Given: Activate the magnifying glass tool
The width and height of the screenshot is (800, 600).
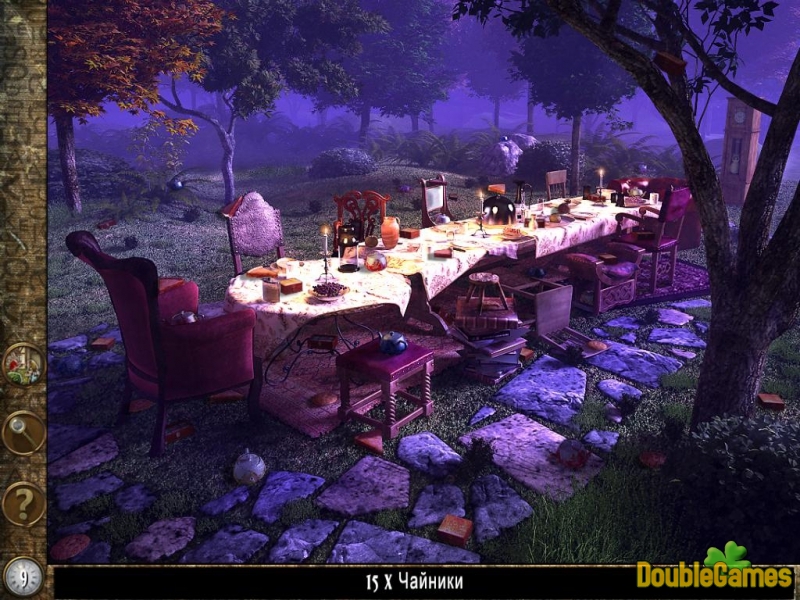Looking at the screenshot, I should tap(22, 432).
